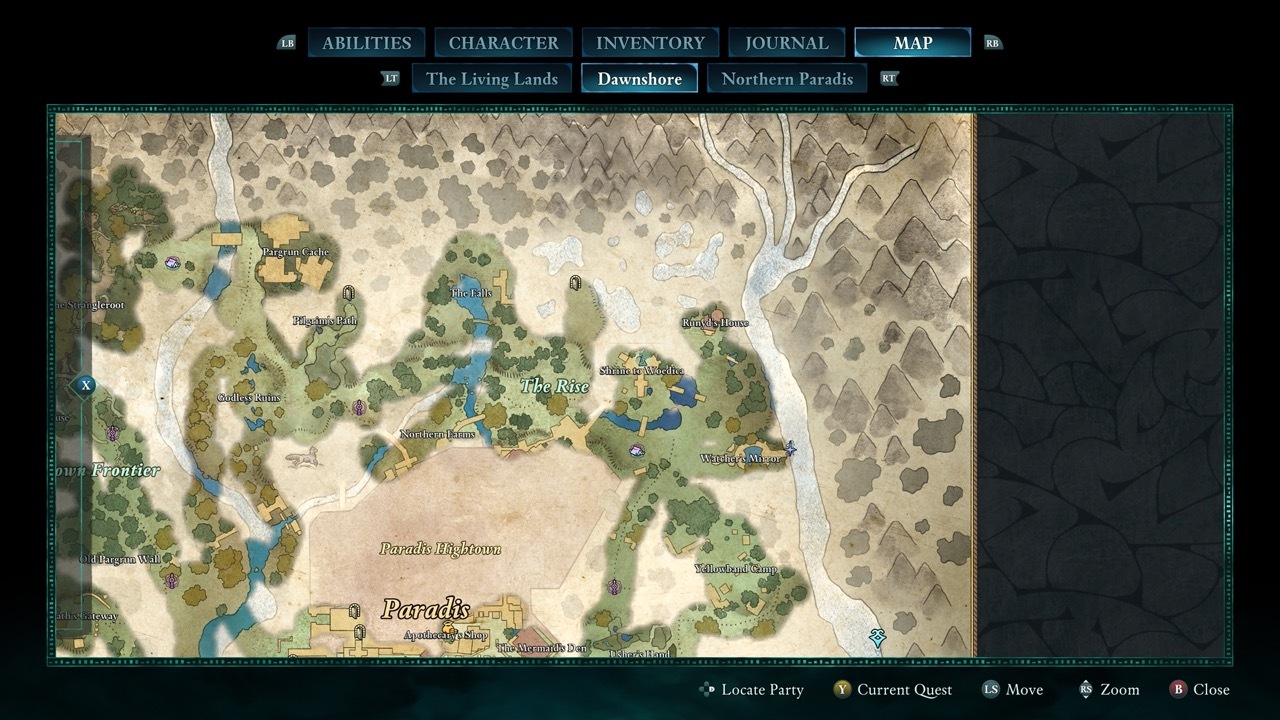Show The Living Lands map
Viewport: 1280px width, 720px height.
point(491,79)
